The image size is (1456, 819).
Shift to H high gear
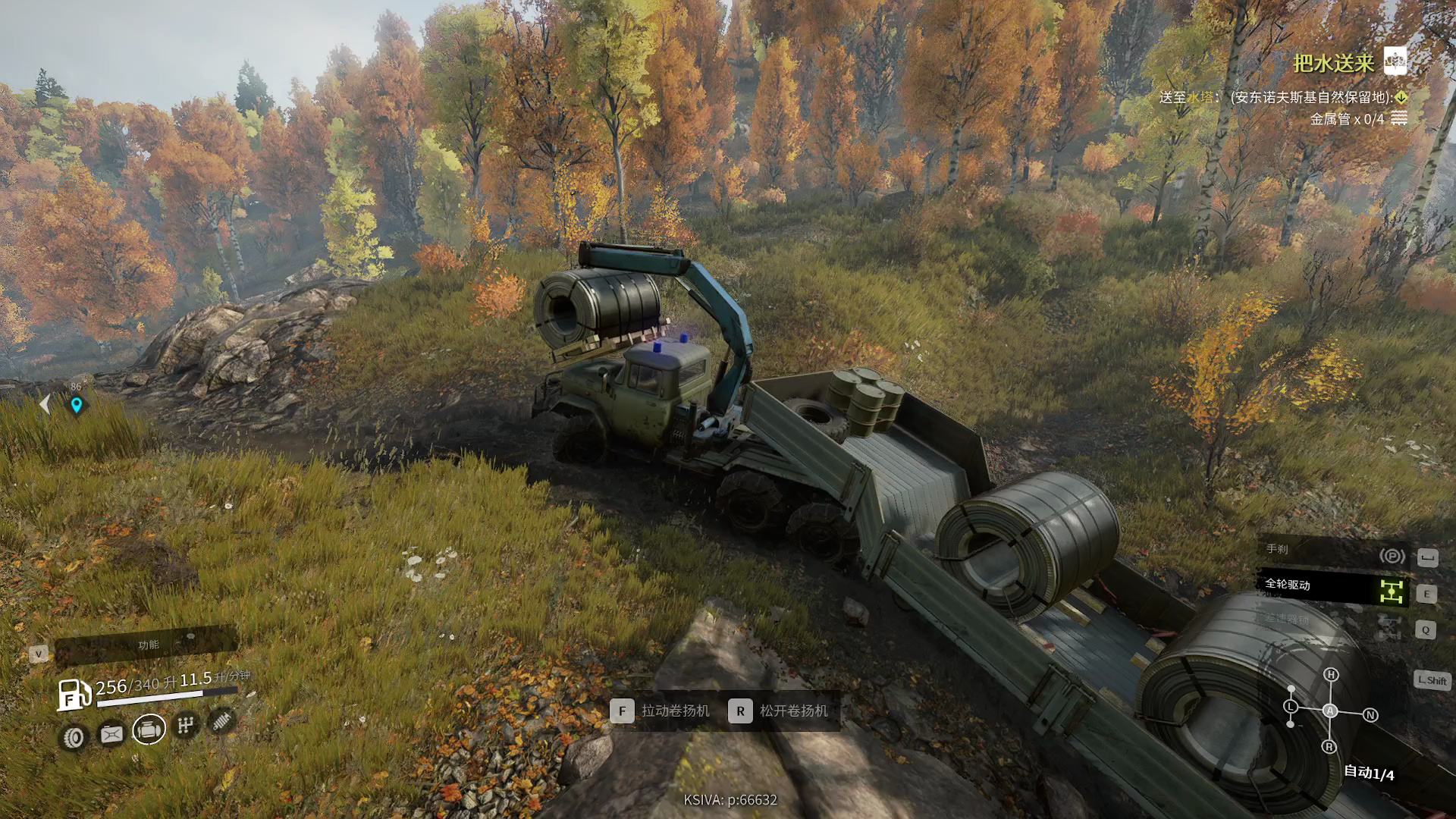[1331, 675]
